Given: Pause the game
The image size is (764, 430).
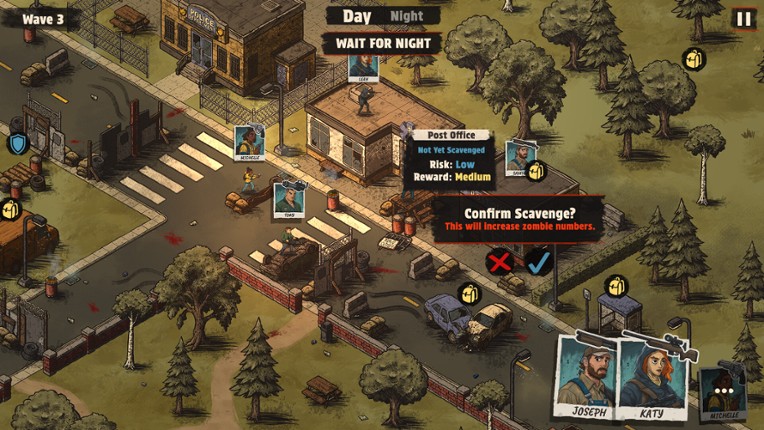Looking at the screenshot, I should pyautogui.click(x=743, y=18).
